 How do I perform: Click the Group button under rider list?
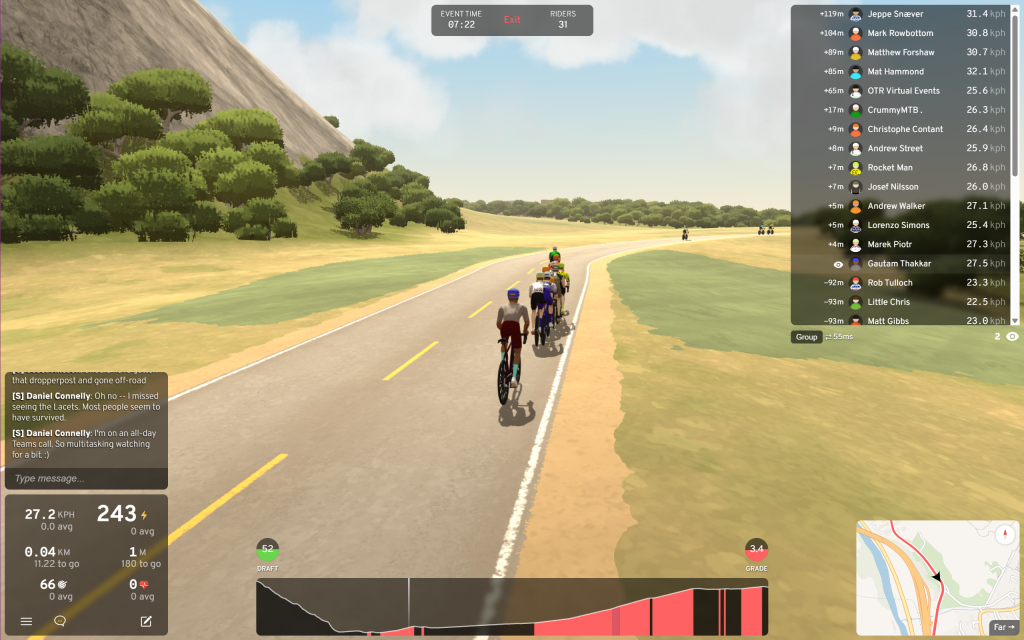pyautogui.click(x=806, y=337)
